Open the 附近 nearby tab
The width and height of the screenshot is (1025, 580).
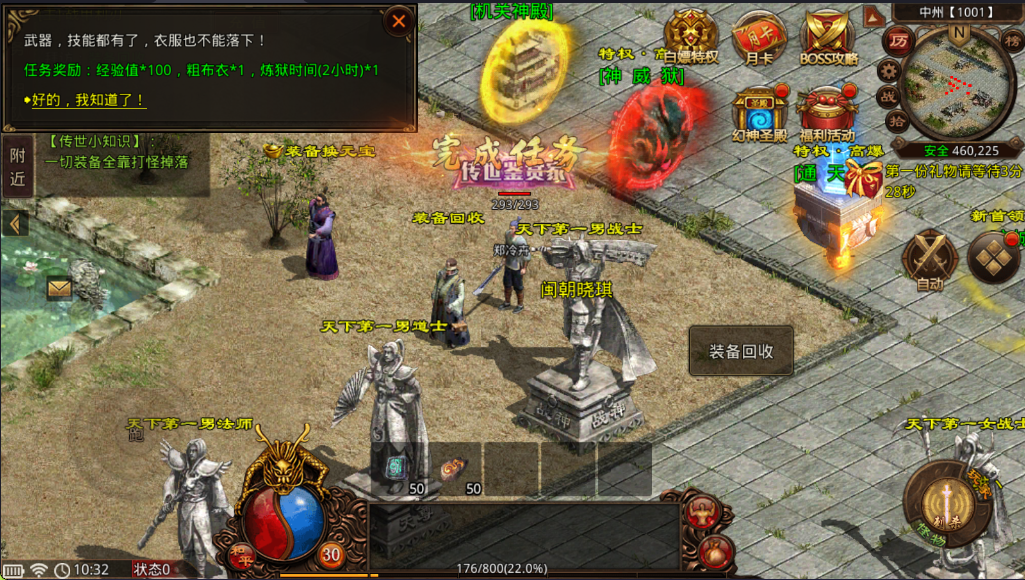[17, 166]
